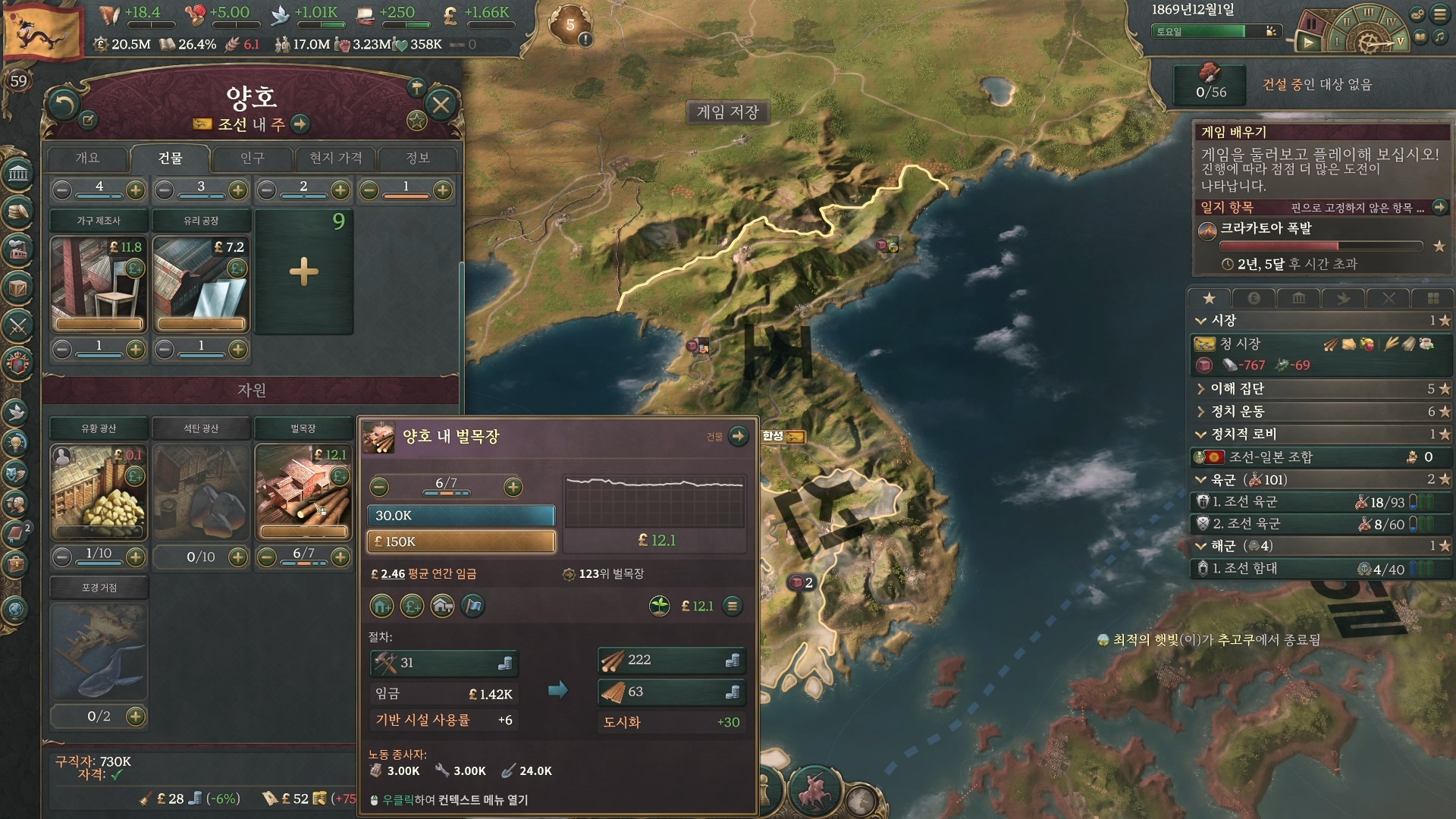Screen dimensions: 1456x819
Task: Expand the 이해 집단 outliner section
Action: pos(1238,389)
